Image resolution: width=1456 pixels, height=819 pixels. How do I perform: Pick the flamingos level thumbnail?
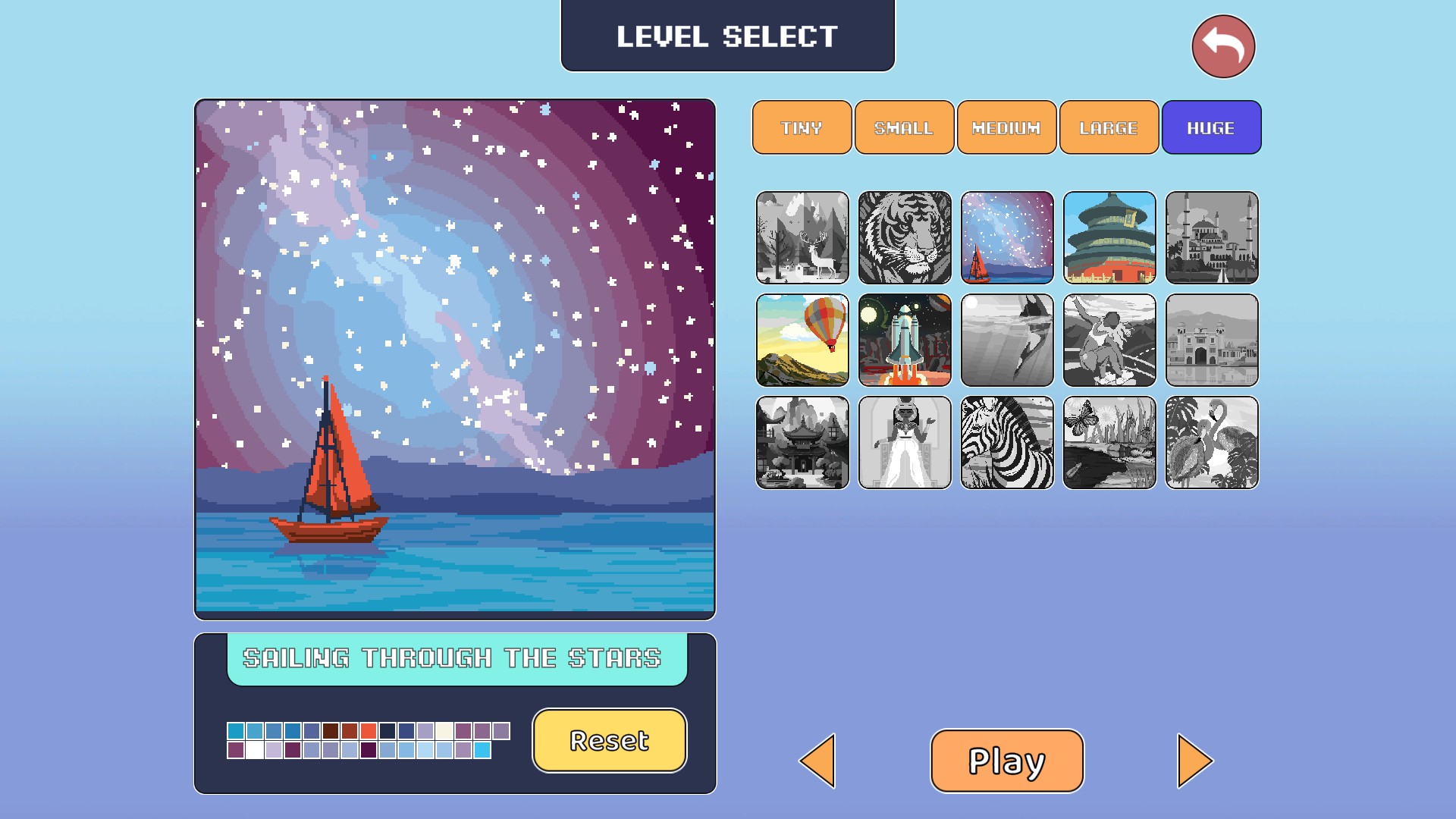click(1212, 442)
